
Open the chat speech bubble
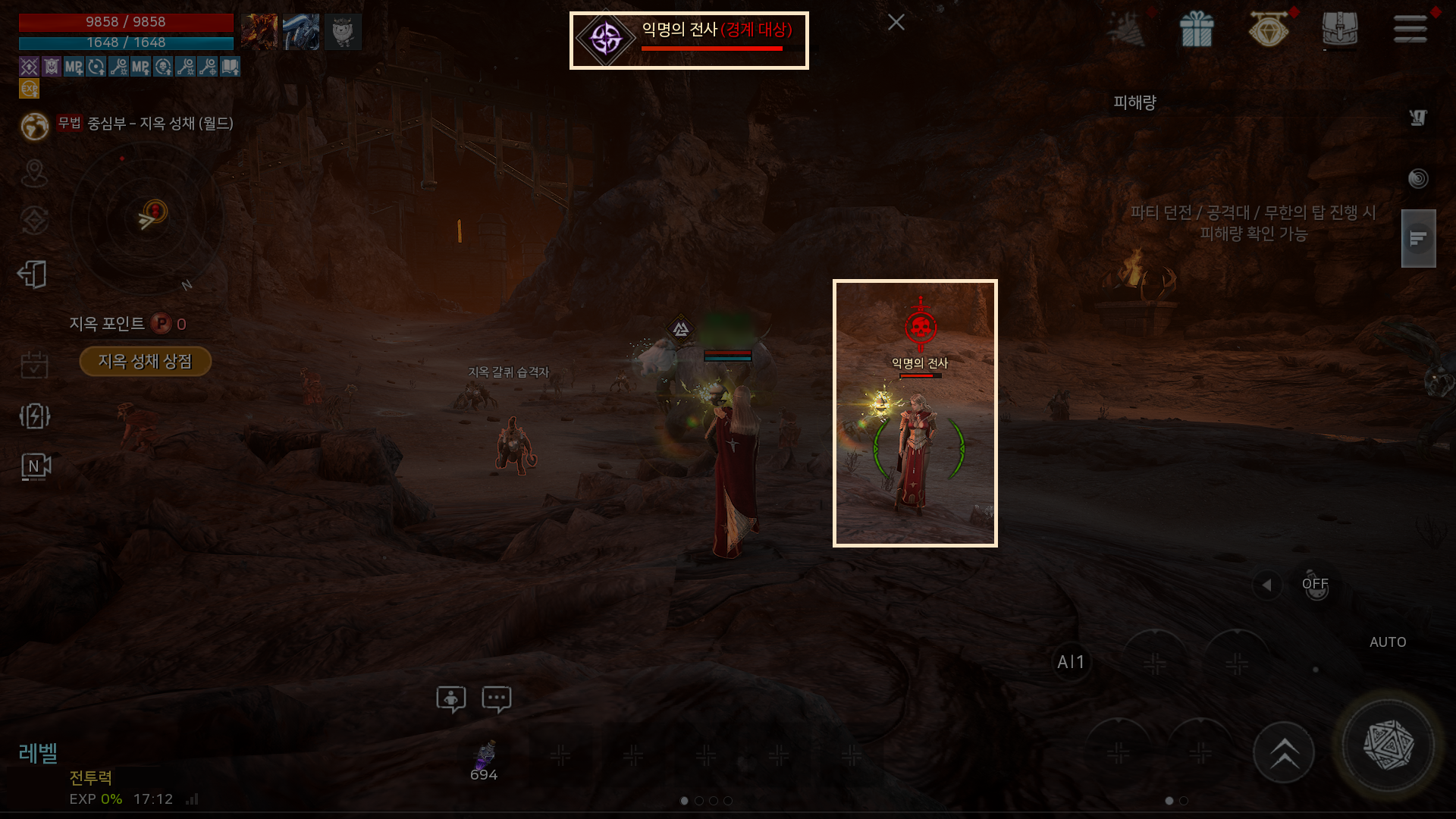[497, 698]
